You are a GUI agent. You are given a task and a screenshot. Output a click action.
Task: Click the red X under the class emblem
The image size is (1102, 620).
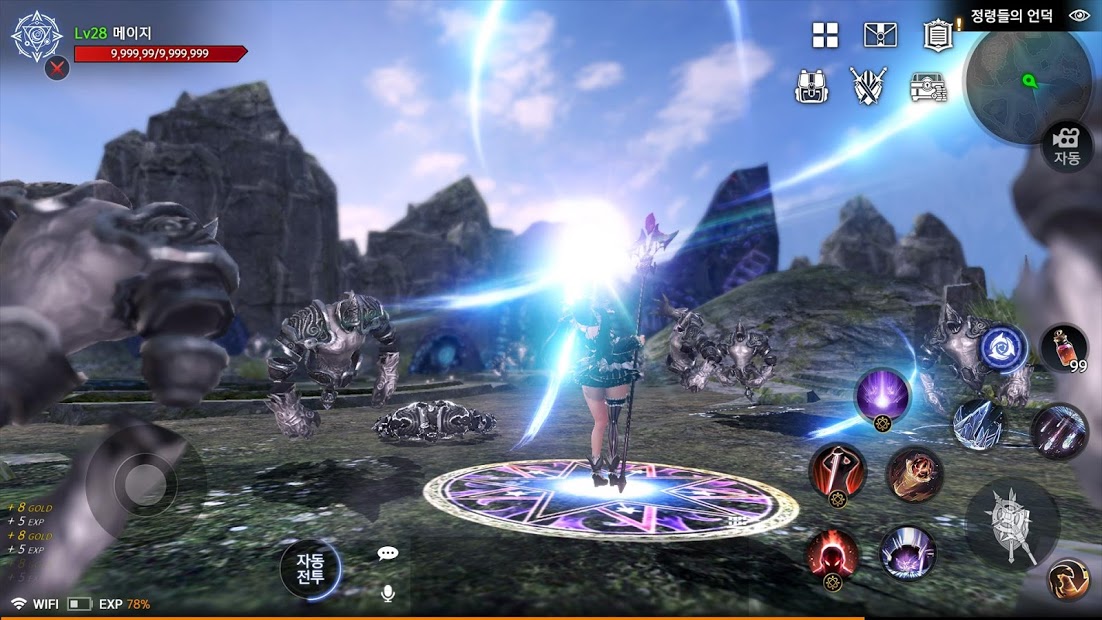57,69
